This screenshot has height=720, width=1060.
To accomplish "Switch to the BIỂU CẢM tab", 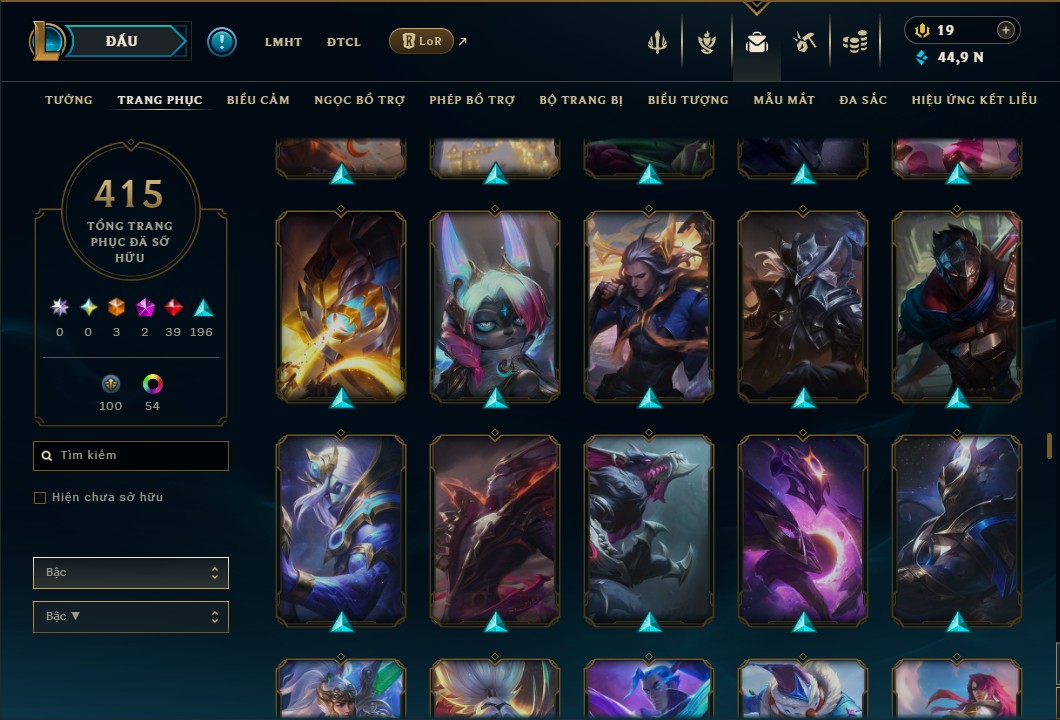I will (x=258, y=100).
